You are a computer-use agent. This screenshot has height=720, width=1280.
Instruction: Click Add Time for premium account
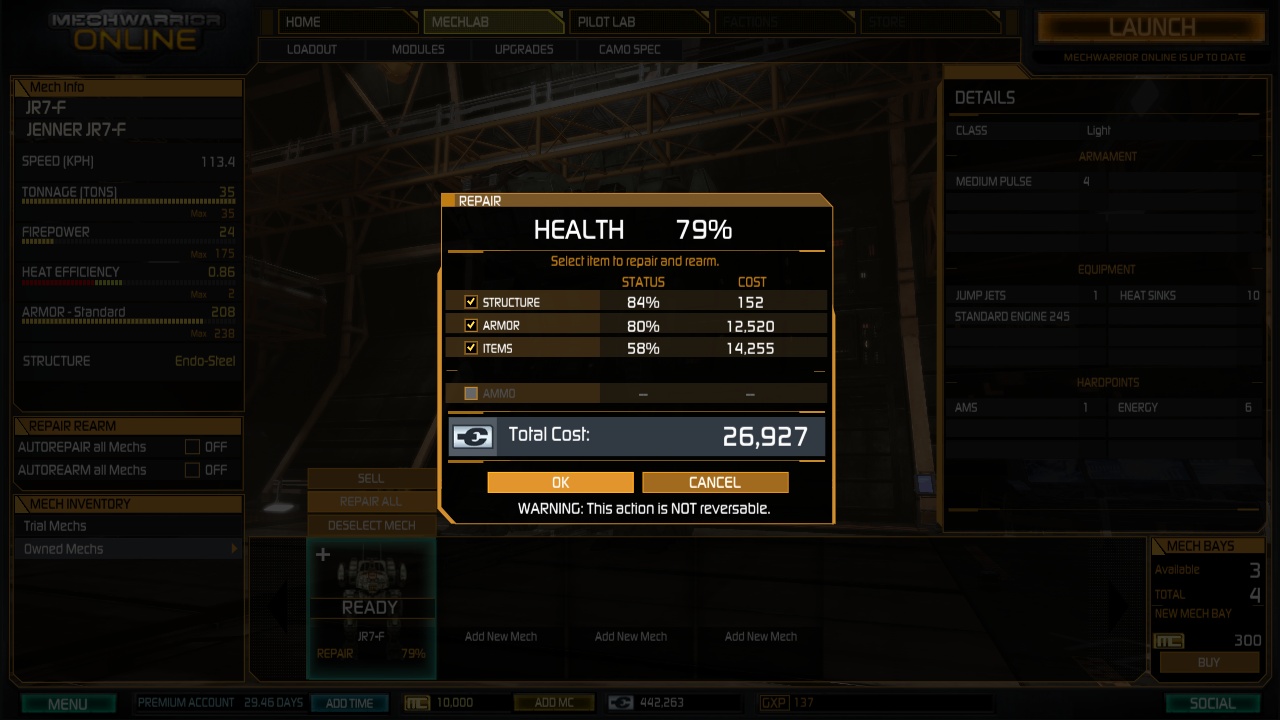click(x=349, y=703)
